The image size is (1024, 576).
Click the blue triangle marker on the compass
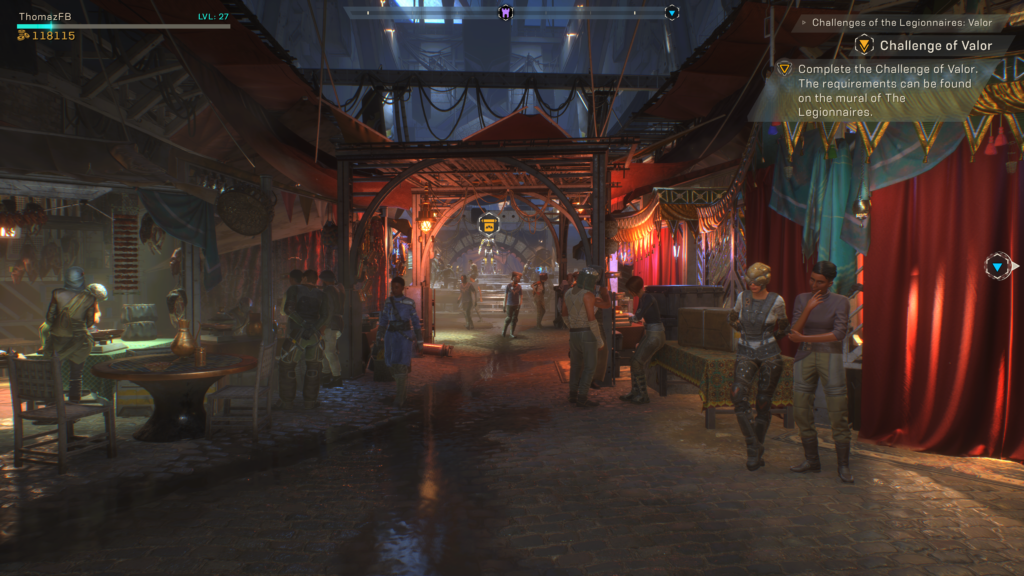tap(672, 12)
